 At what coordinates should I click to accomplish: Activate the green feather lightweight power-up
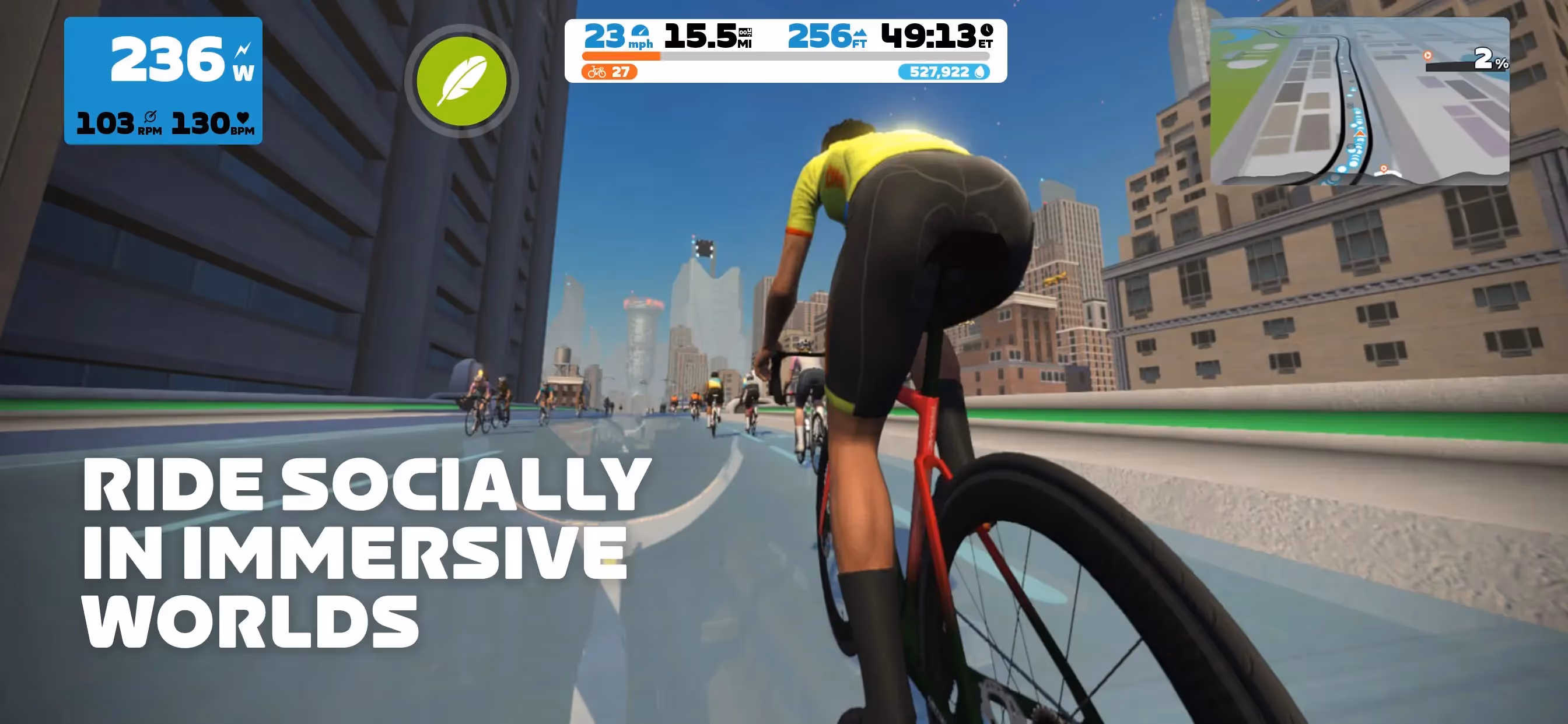[461, 81]
